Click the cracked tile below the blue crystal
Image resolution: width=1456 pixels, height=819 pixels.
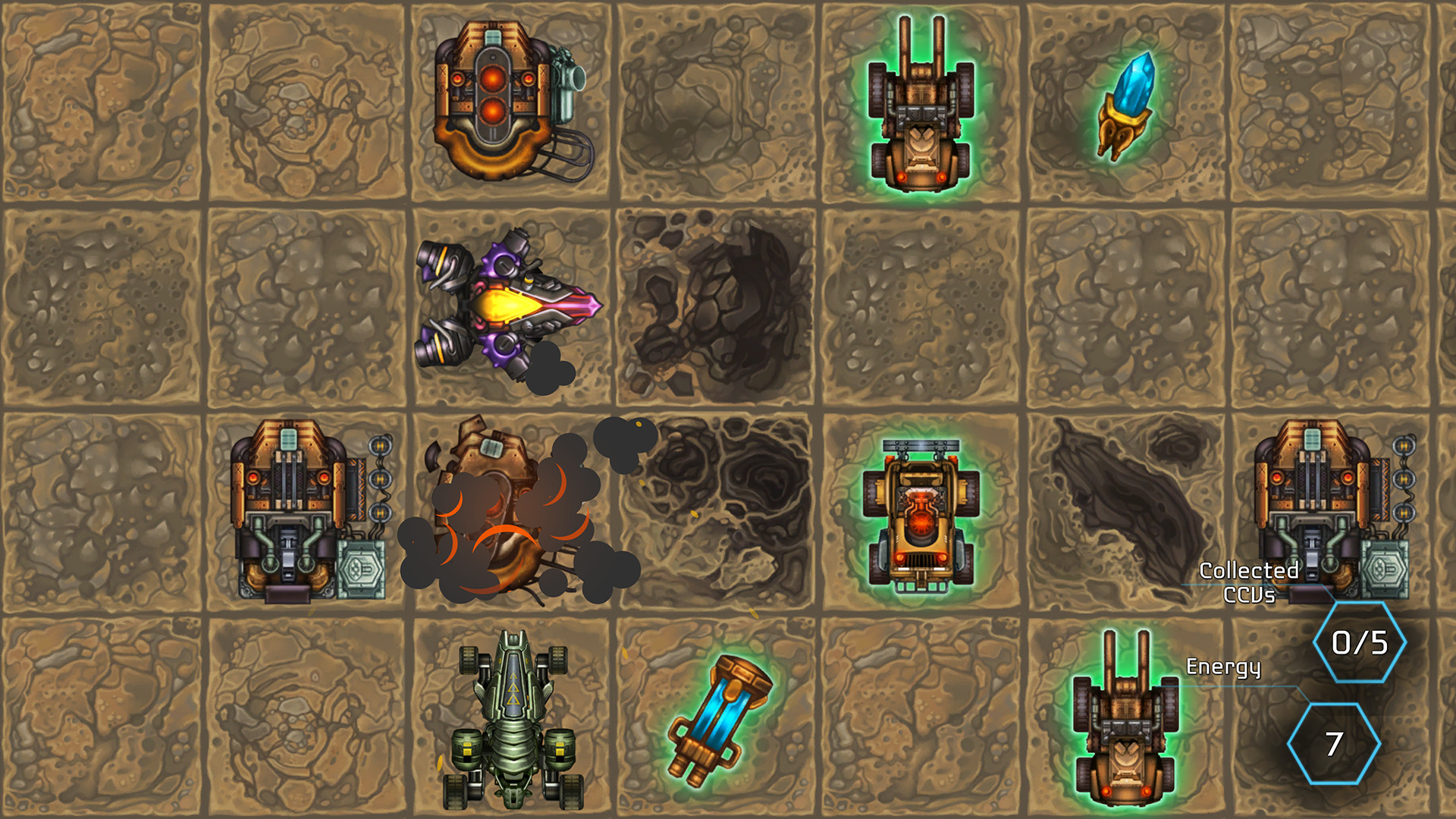tap(1122, 307)
